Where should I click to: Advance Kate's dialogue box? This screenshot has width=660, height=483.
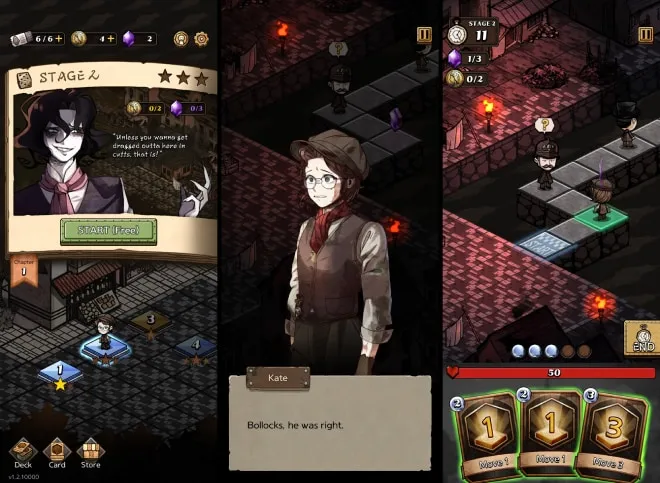point(329,424)
